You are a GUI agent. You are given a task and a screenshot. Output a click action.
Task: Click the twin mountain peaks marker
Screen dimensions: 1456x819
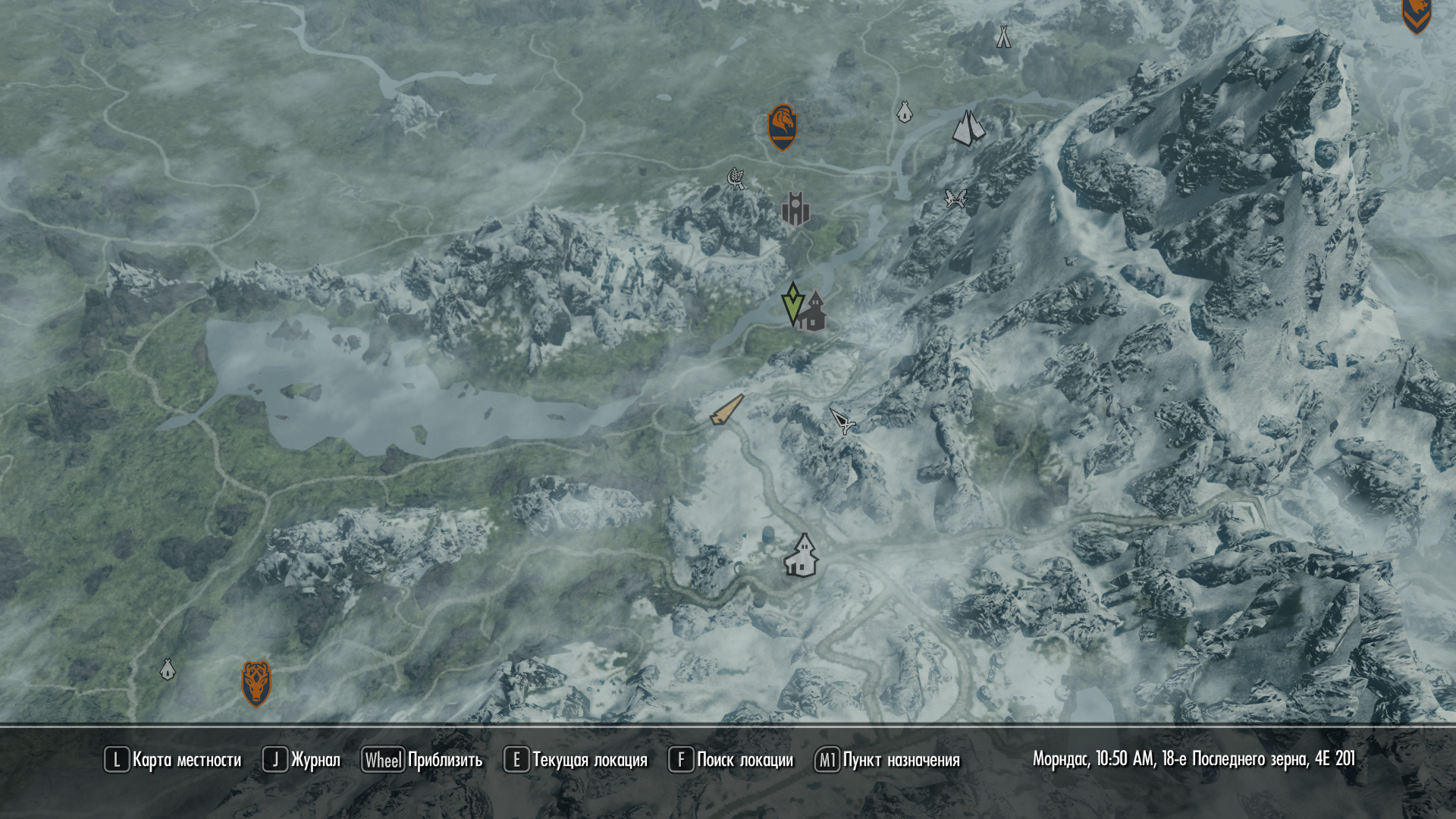968,128
